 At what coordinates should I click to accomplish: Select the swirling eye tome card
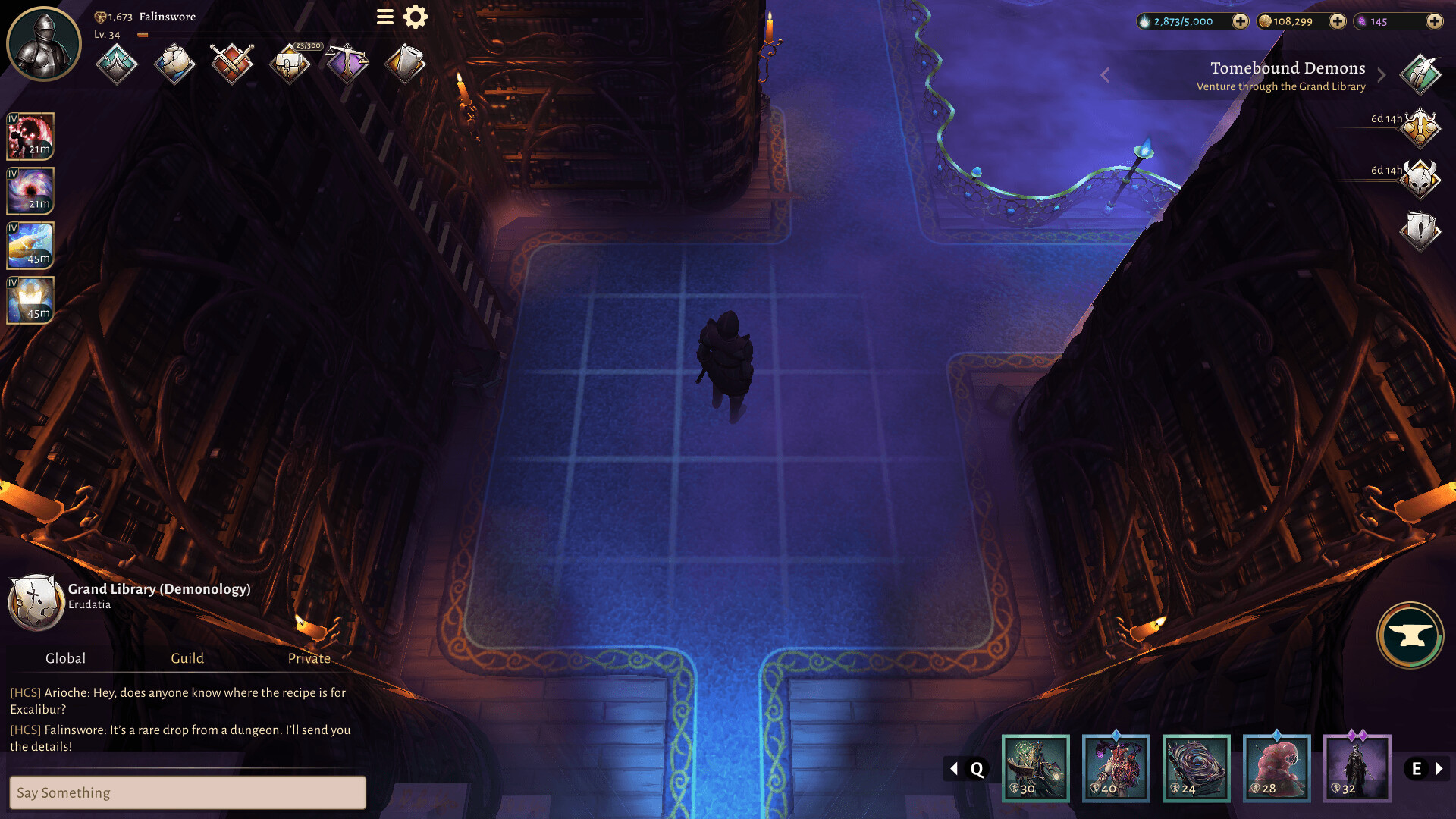click(1197, 767)
